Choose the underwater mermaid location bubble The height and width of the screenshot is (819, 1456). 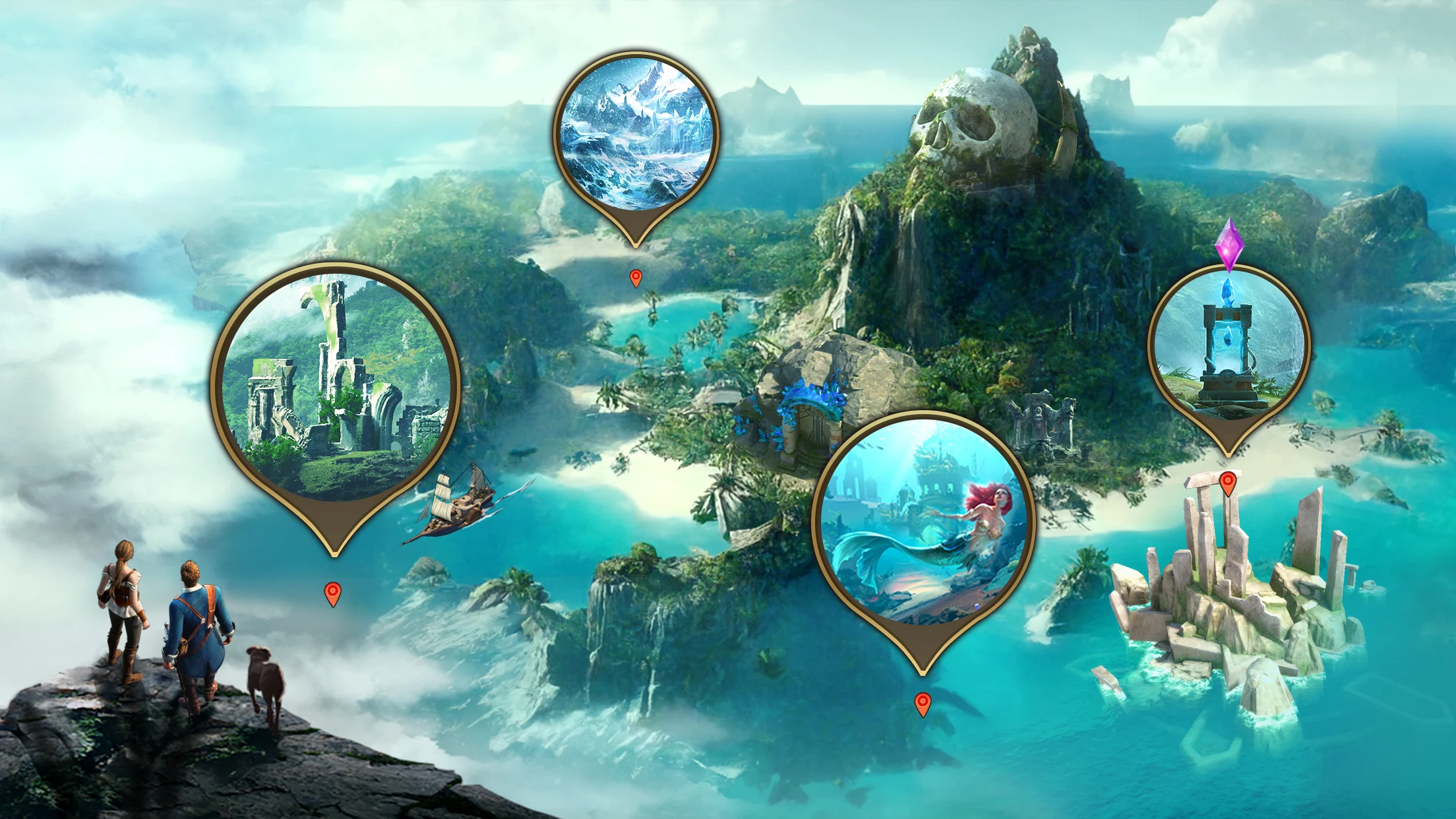[x=923, y=521]
